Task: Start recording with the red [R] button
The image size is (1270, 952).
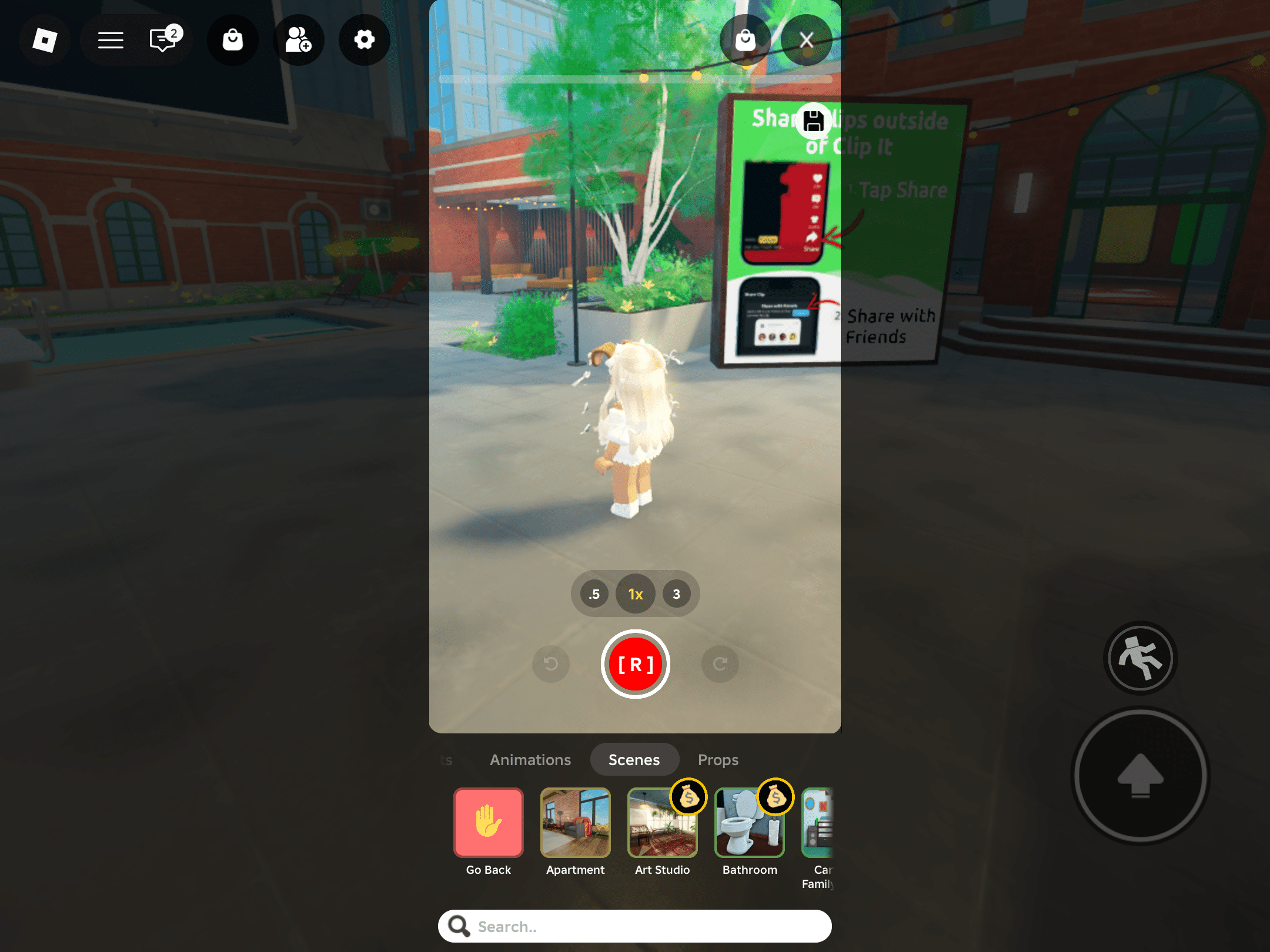Action: tap(635, 664)
